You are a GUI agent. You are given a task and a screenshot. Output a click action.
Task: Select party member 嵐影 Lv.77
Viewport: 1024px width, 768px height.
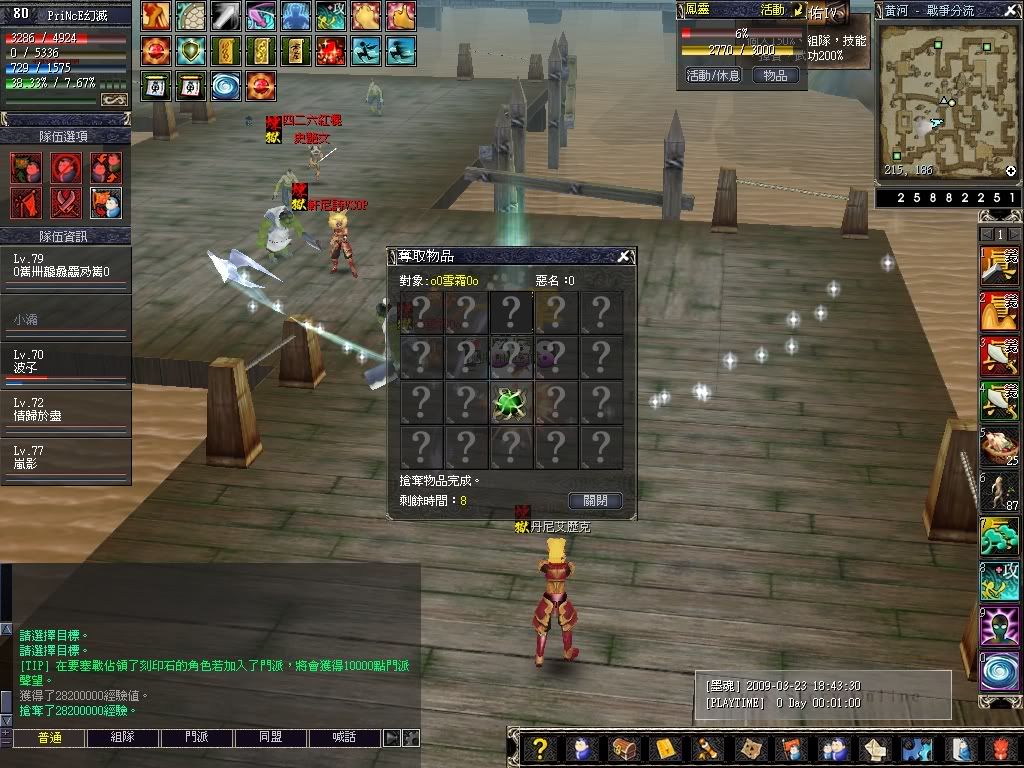pyautogui.click(x=66, y=458)
